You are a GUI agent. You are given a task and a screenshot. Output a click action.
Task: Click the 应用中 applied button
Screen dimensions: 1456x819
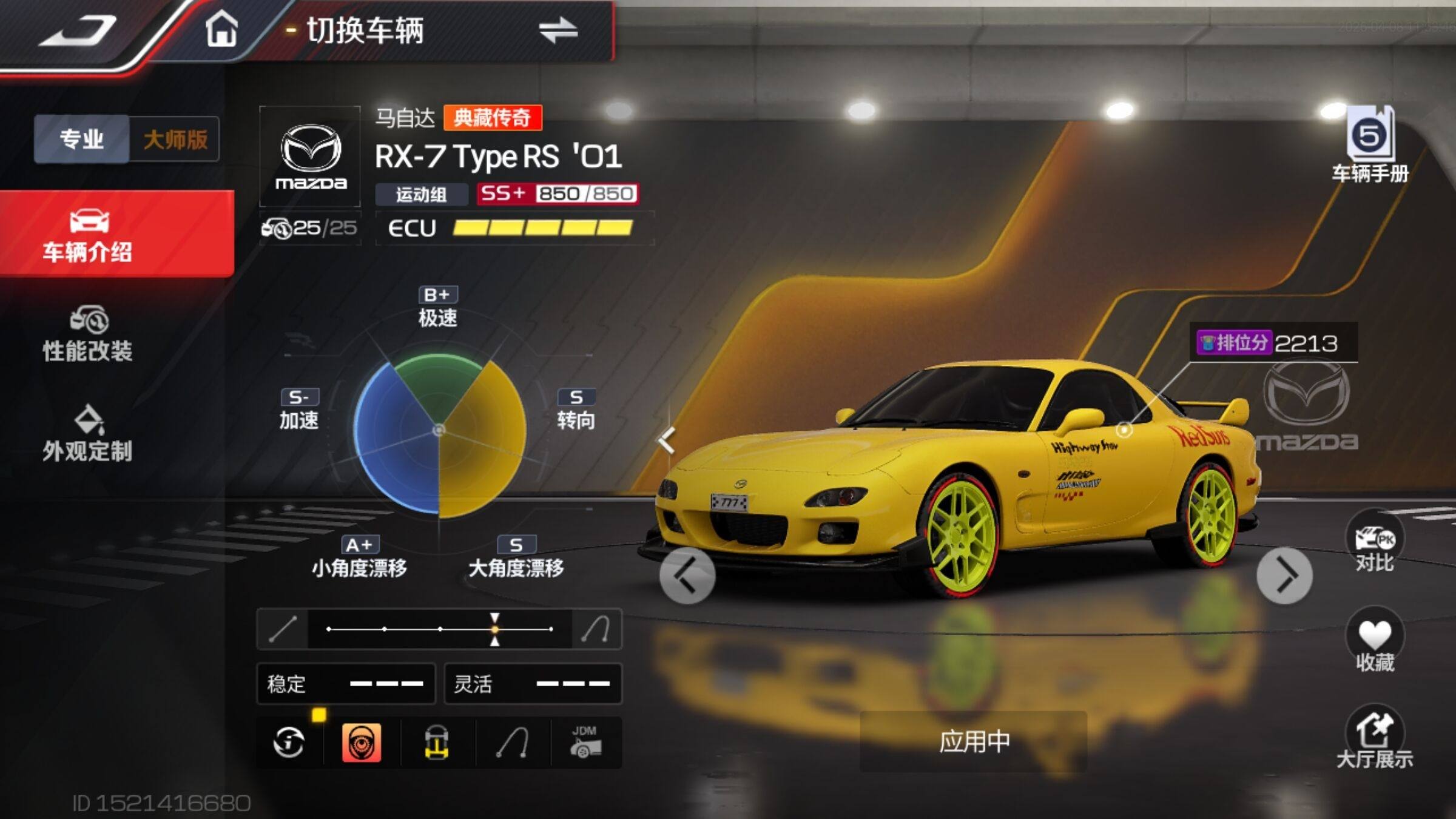point(974,741)
